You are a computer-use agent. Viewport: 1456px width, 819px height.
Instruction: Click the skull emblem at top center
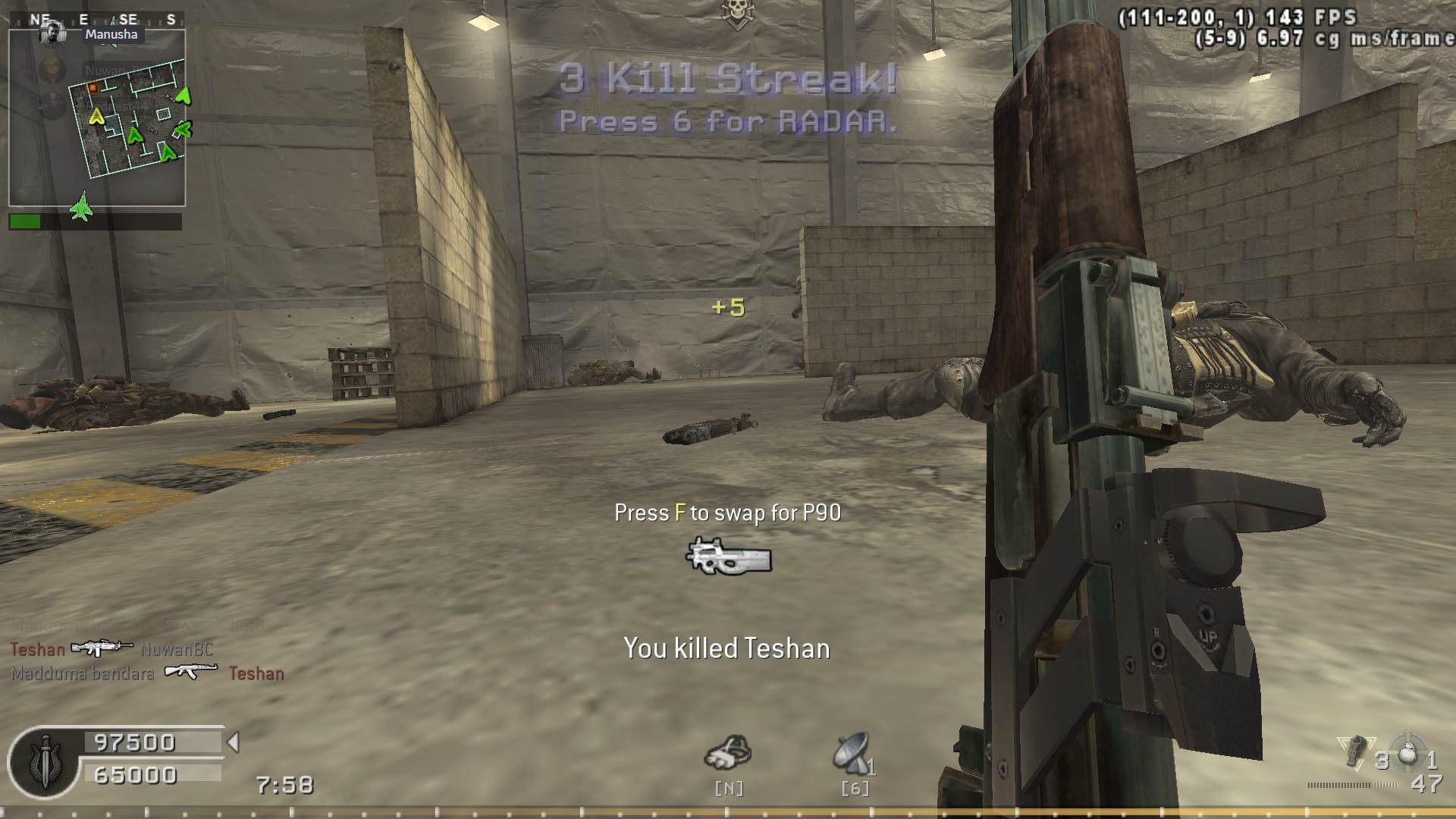(x=736, y=13)
